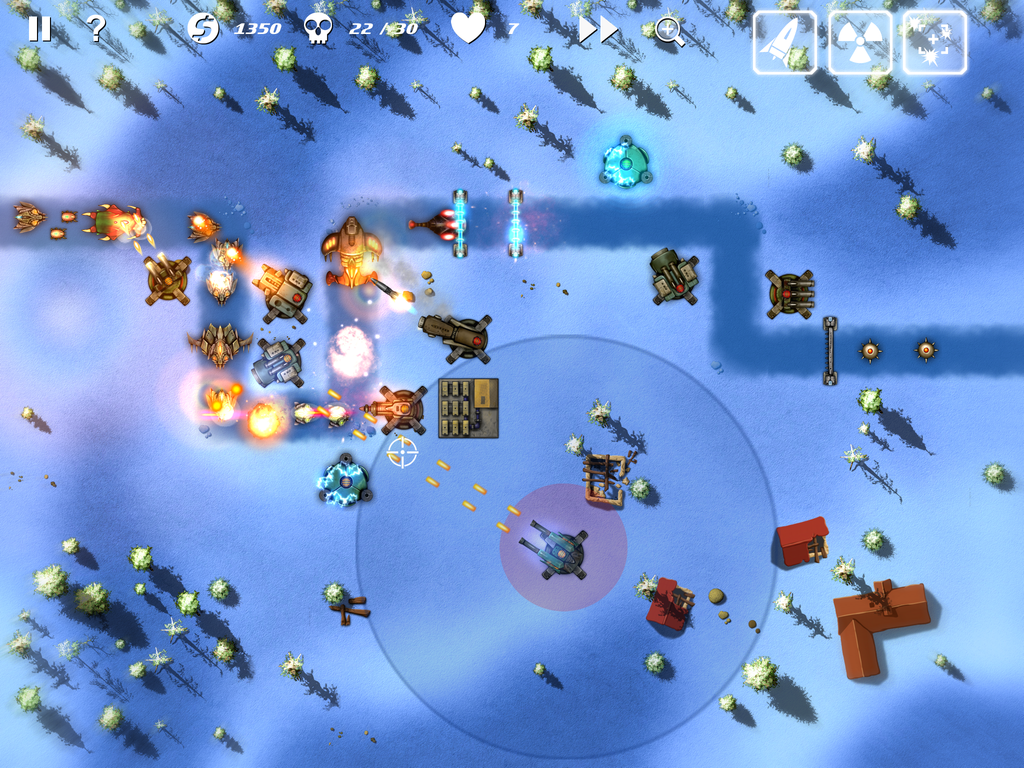The width and height of the screenshot is (1024, 768).
Task: Click the magnifying glass zoom button
Action: tap(669, 31)
